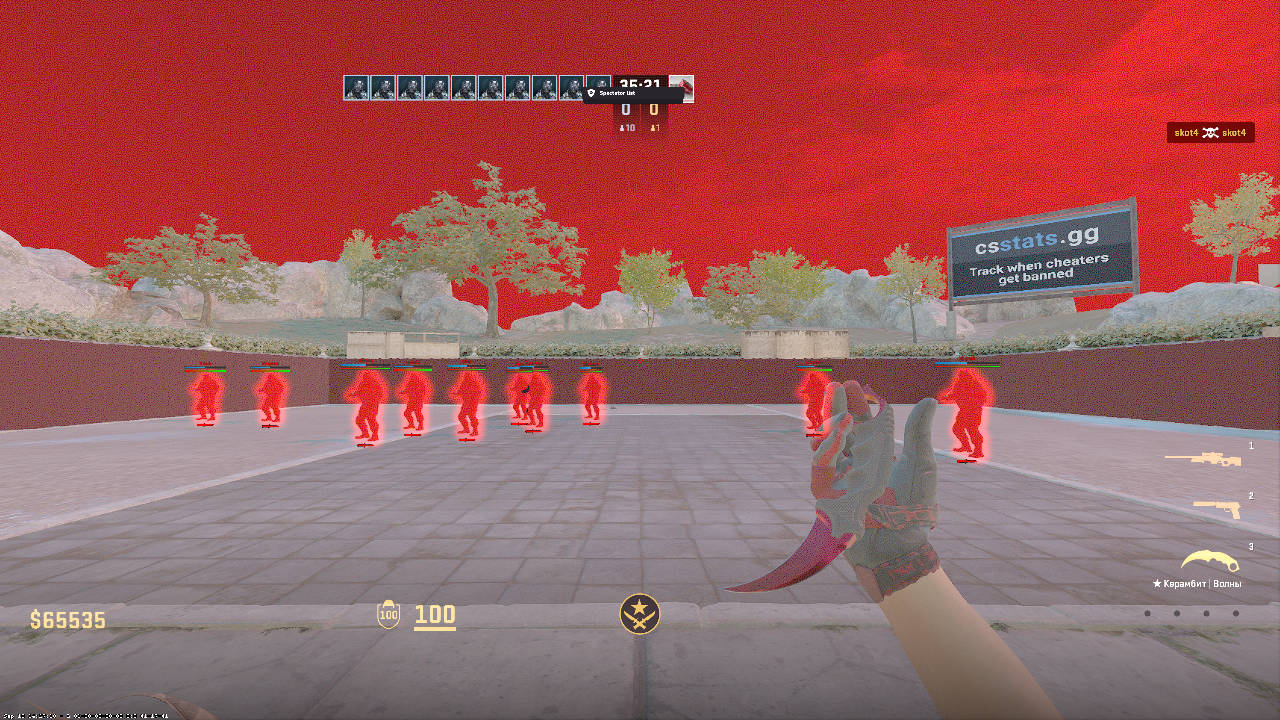Click the crossed-guns emblem at the bottom center
Screen dimensions: 1280x720
(x=639, y=613)
